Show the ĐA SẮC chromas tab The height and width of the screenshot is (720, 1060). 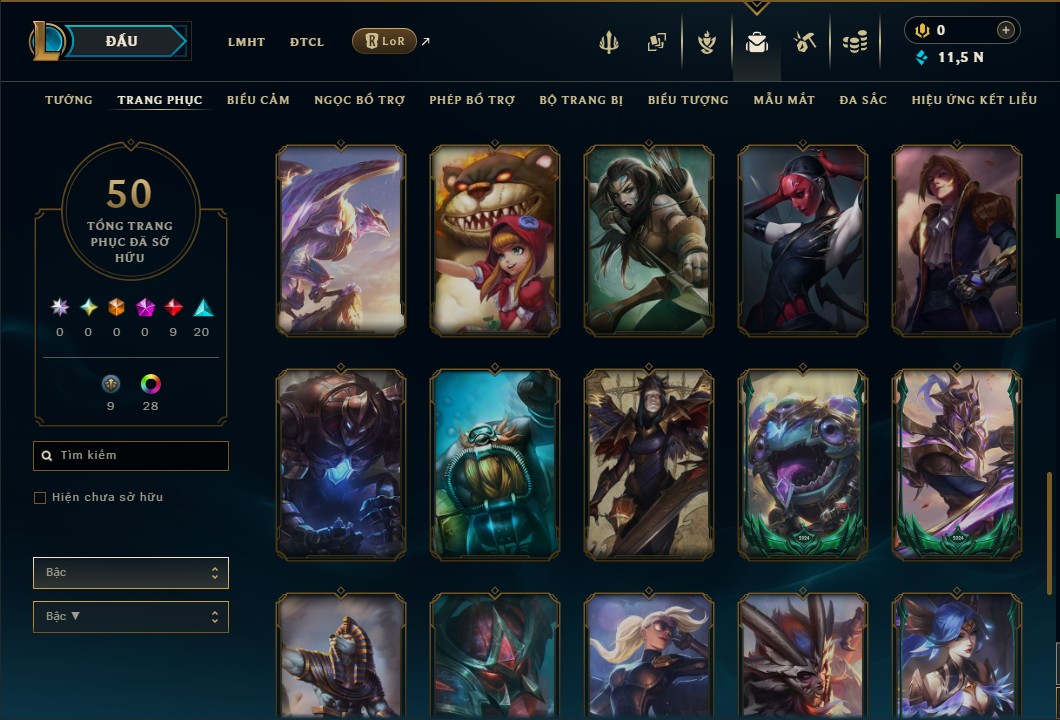863,100
